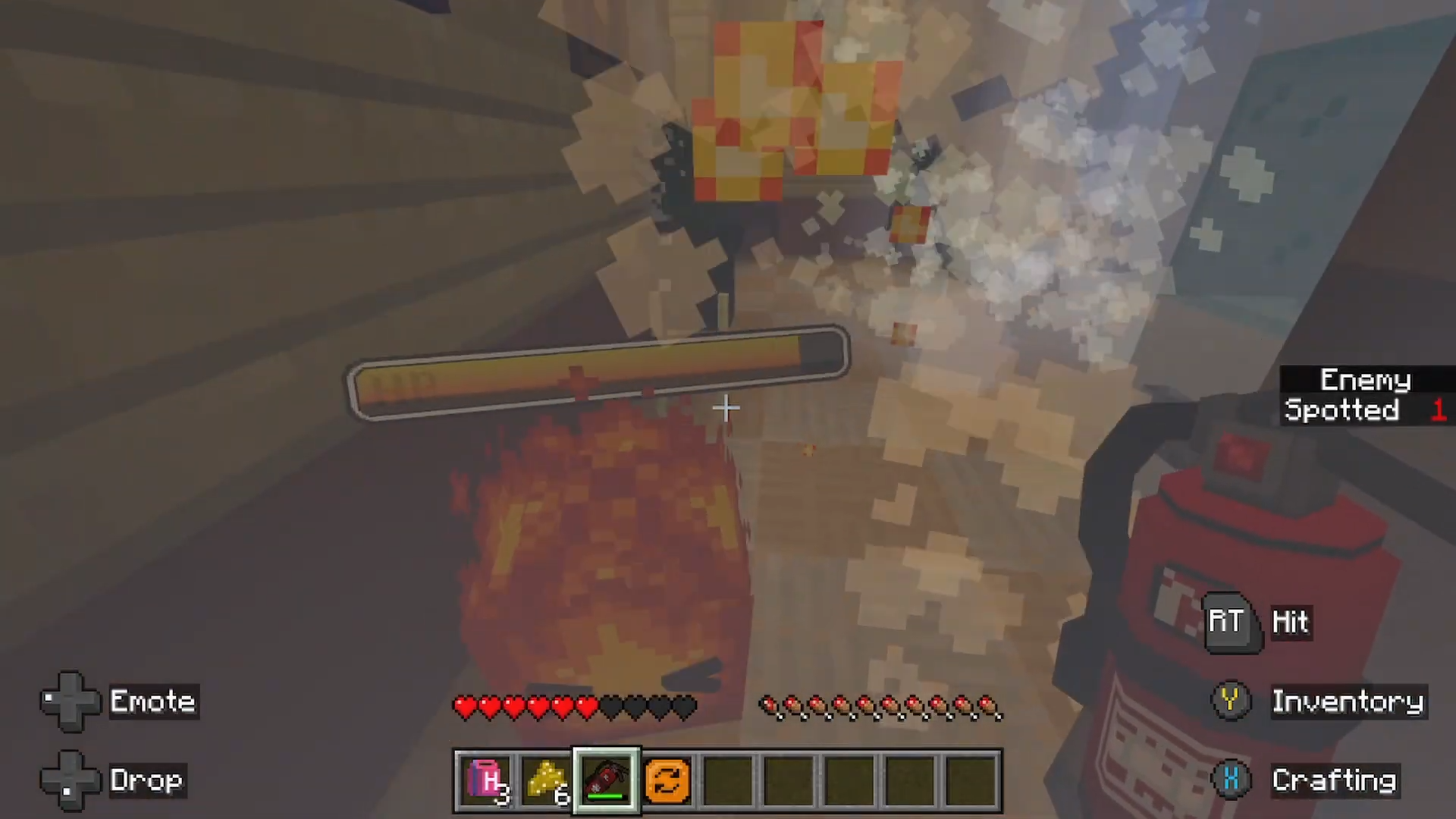
Task: Click the Emote text label
Action: tap(152, 701)
